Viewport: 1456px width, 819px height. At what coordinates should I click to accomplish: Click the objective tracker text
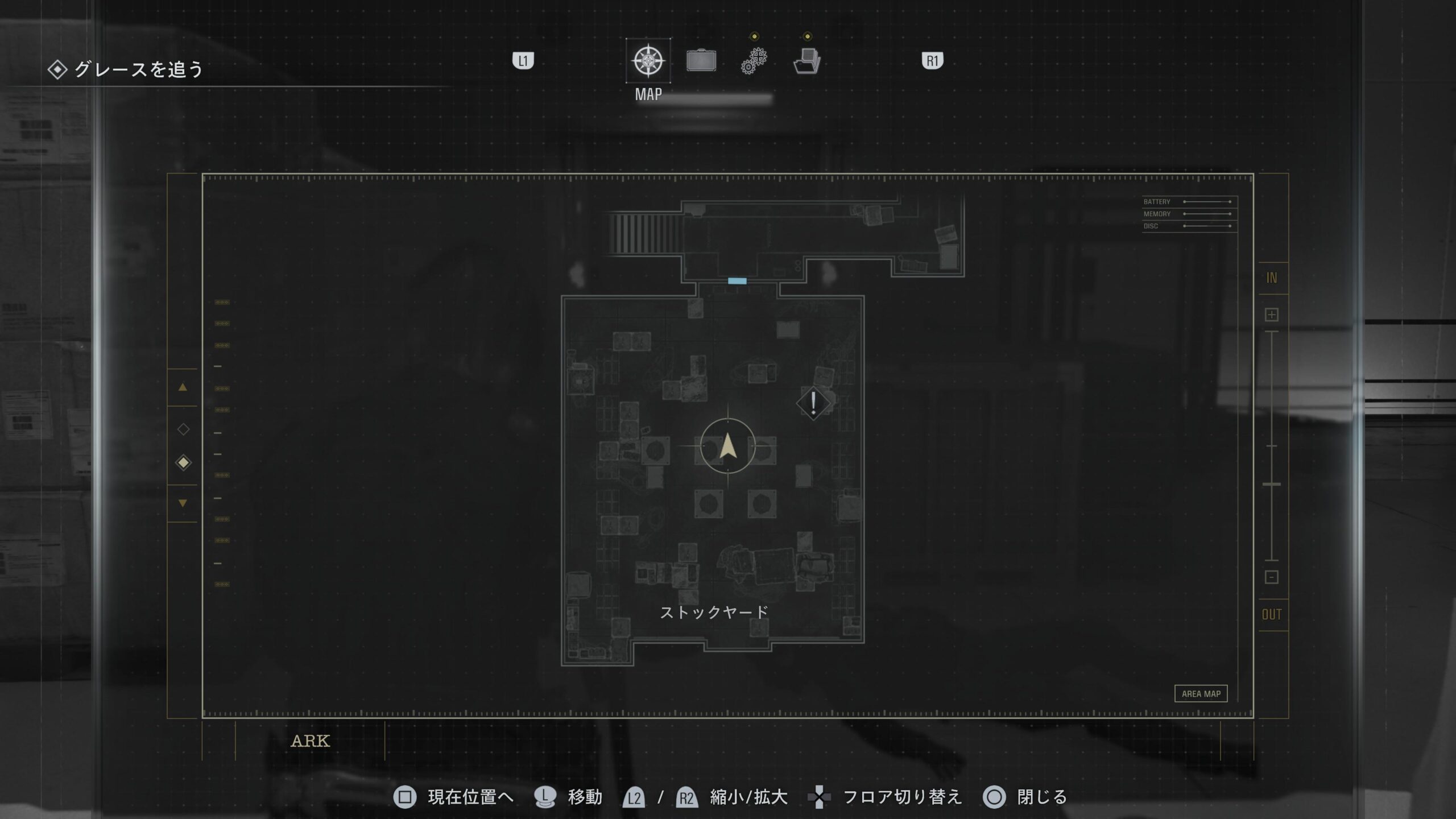[138, 69]
